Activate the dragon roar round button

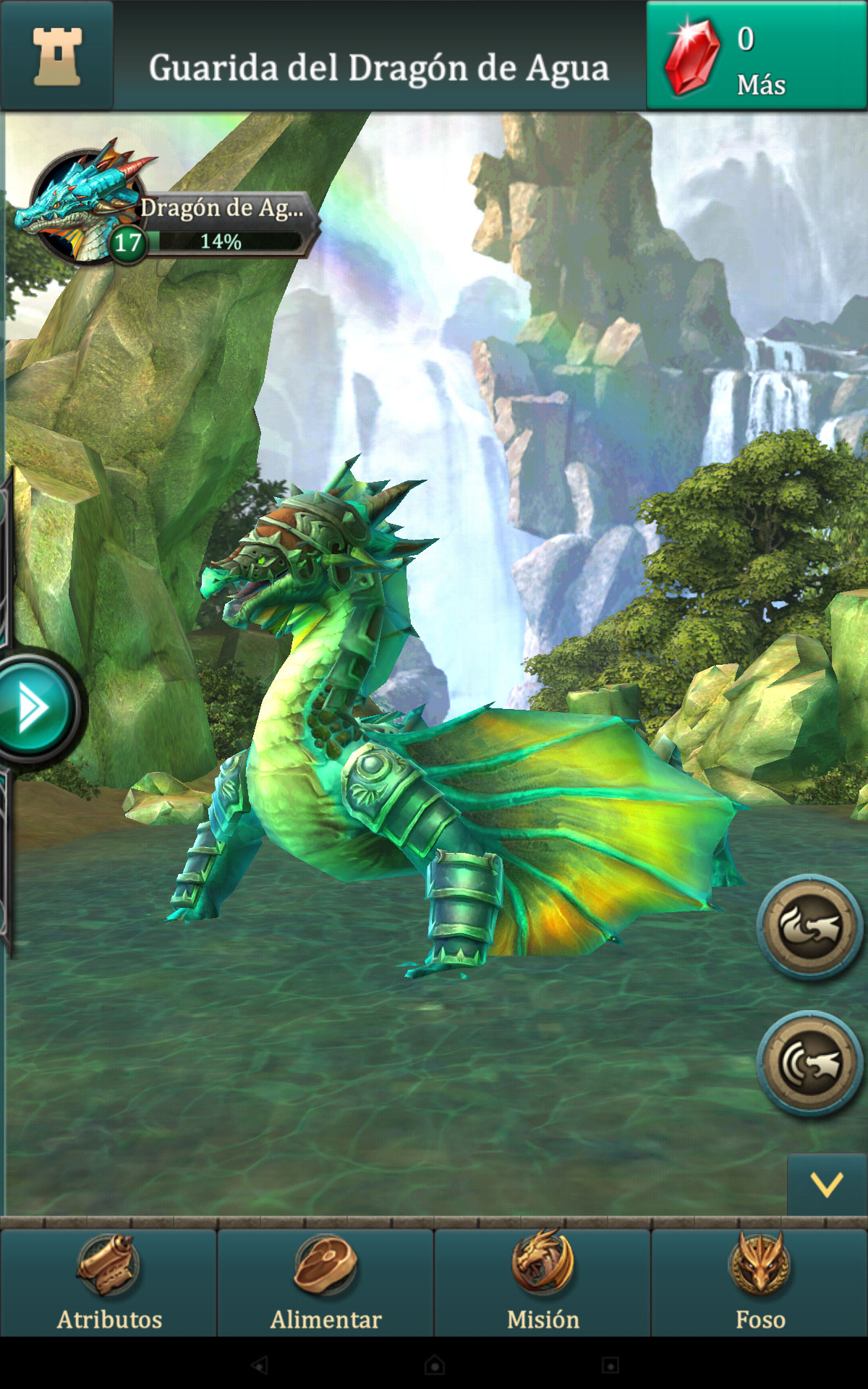pos(810,1063)
